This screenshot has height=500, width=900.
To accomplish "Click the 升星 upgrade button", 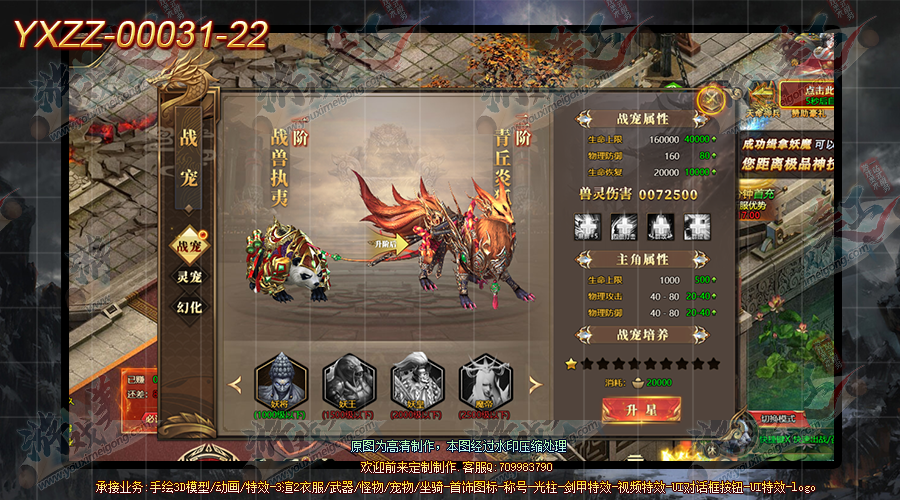I will [x=641, y=410].
